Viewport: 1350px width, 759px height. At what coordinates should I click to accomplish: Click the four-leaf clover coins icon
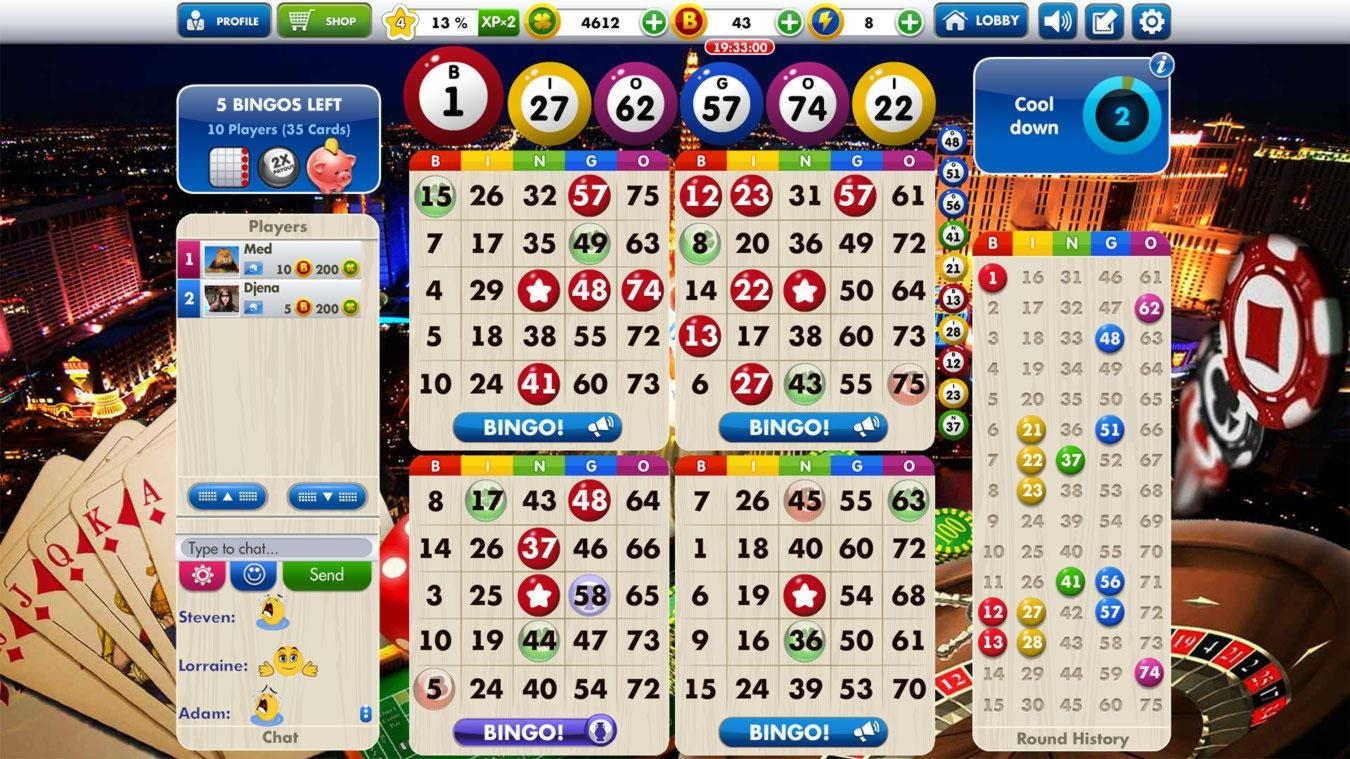tap(542, 21)
